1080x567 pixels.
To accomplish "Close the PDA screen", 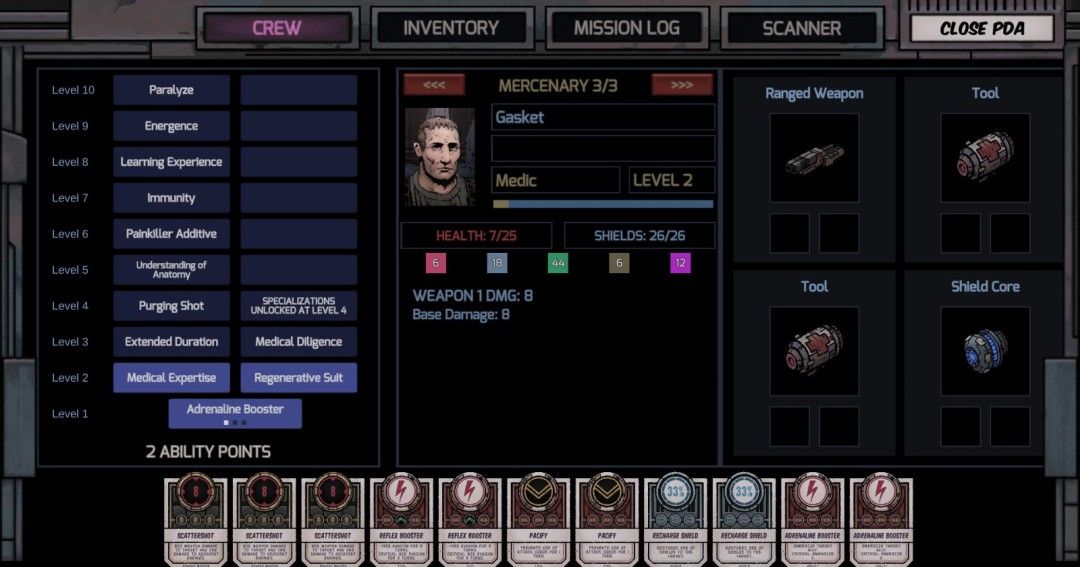I will tap(982, 28).
